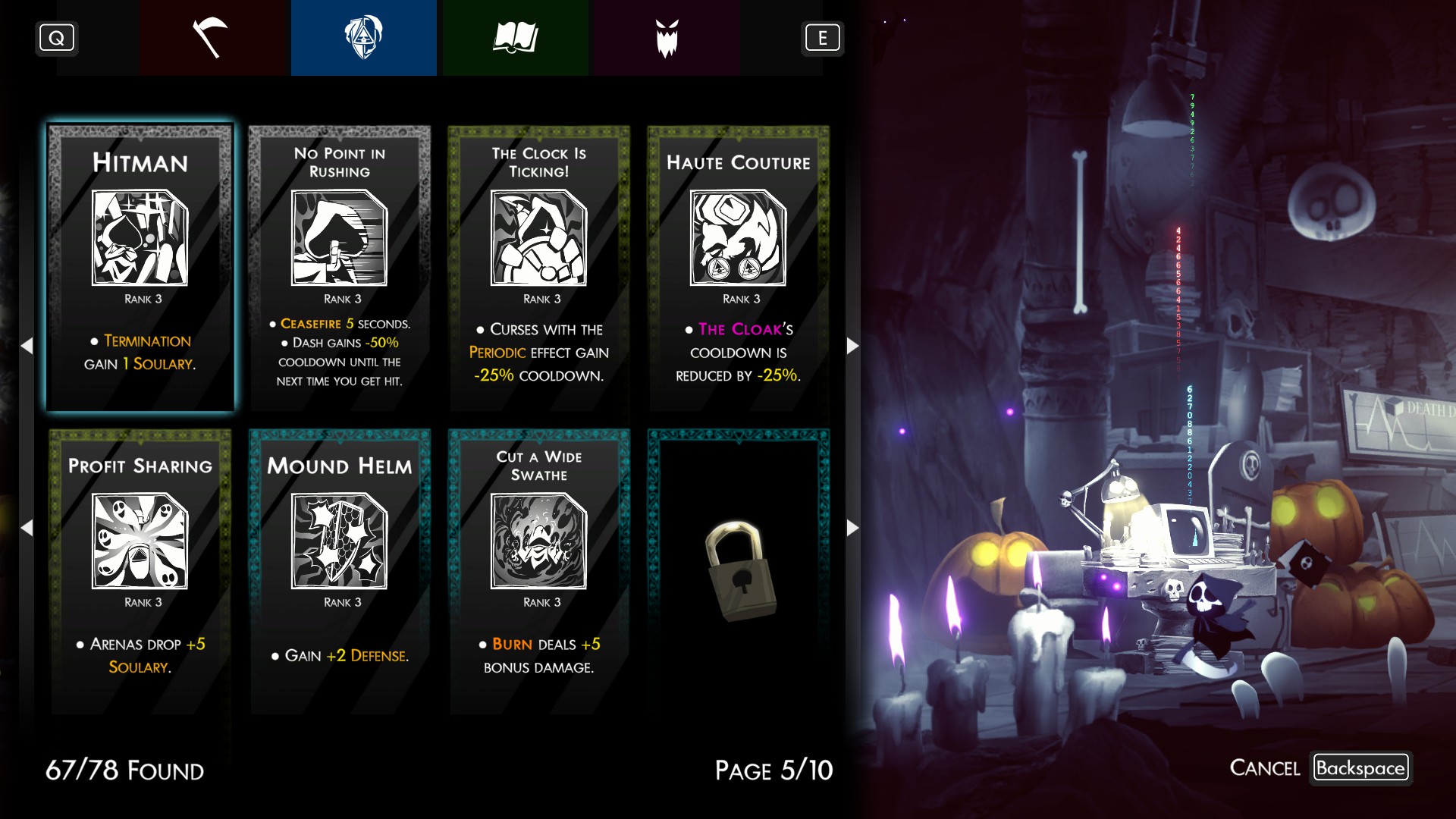This screenshot has height=819, width=1456.
Task: Switch to the open book tab
Action: coord(515,38)
